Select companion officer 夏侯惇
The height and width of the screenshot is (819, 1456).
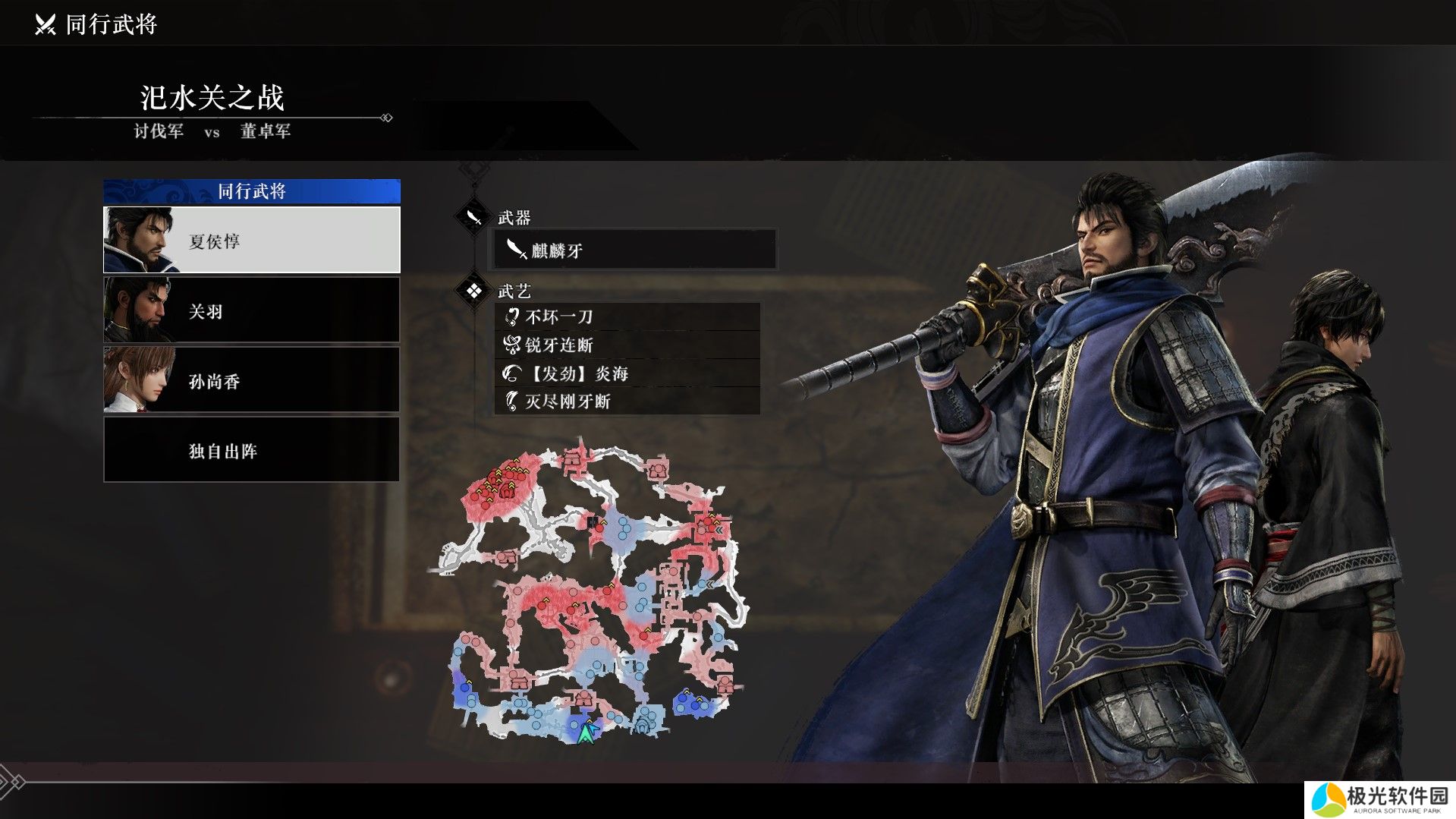(251, 240)
